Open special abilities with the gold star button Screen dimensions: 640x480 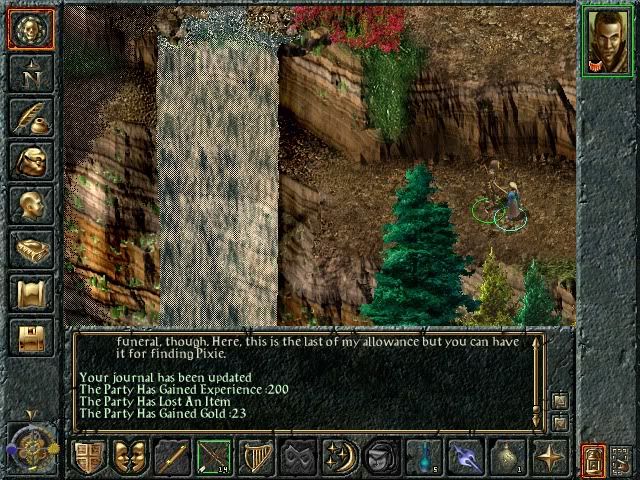[x=550, y=458]
